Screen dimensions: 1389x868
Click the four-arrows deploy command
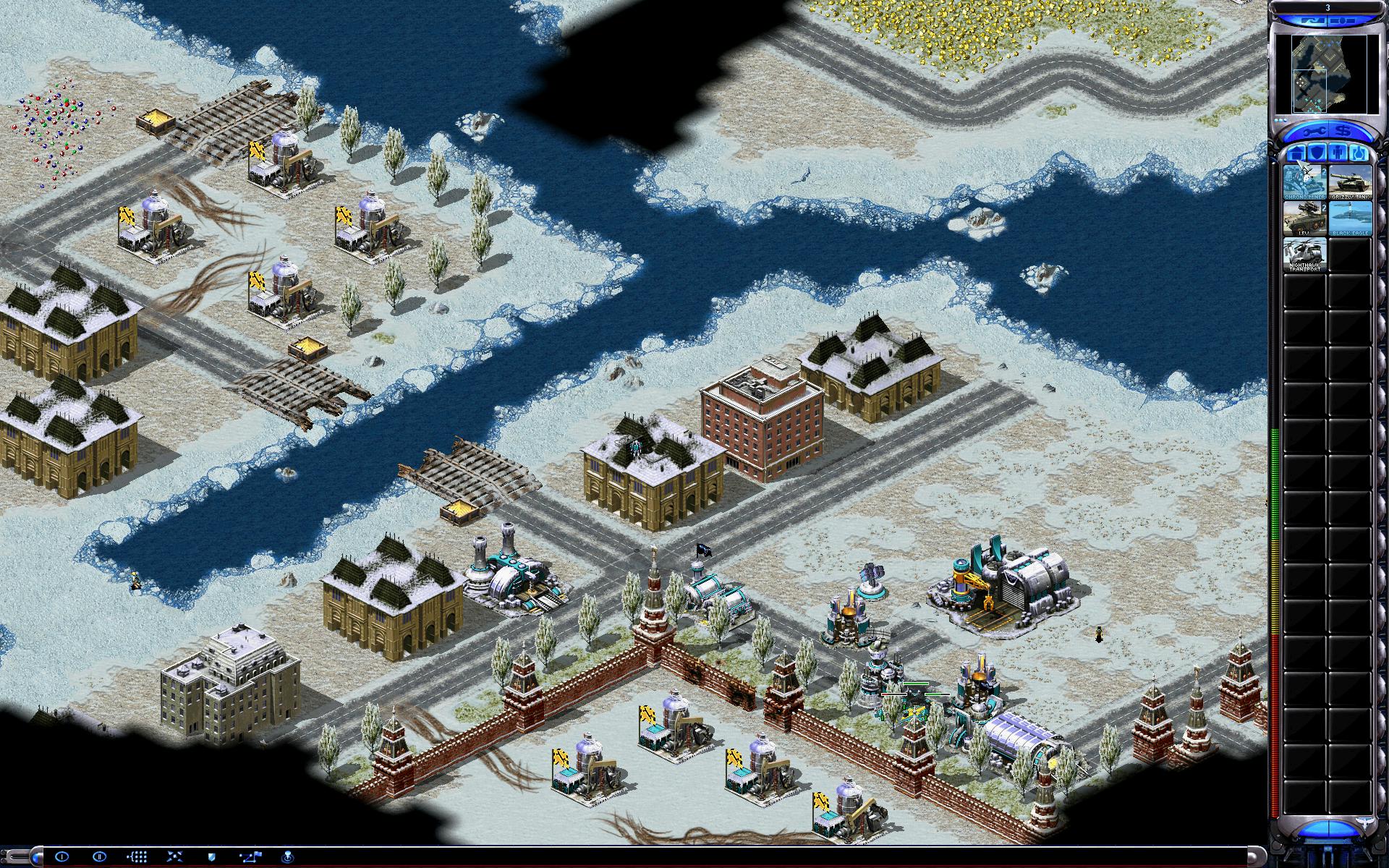click(x=174, y=856)
